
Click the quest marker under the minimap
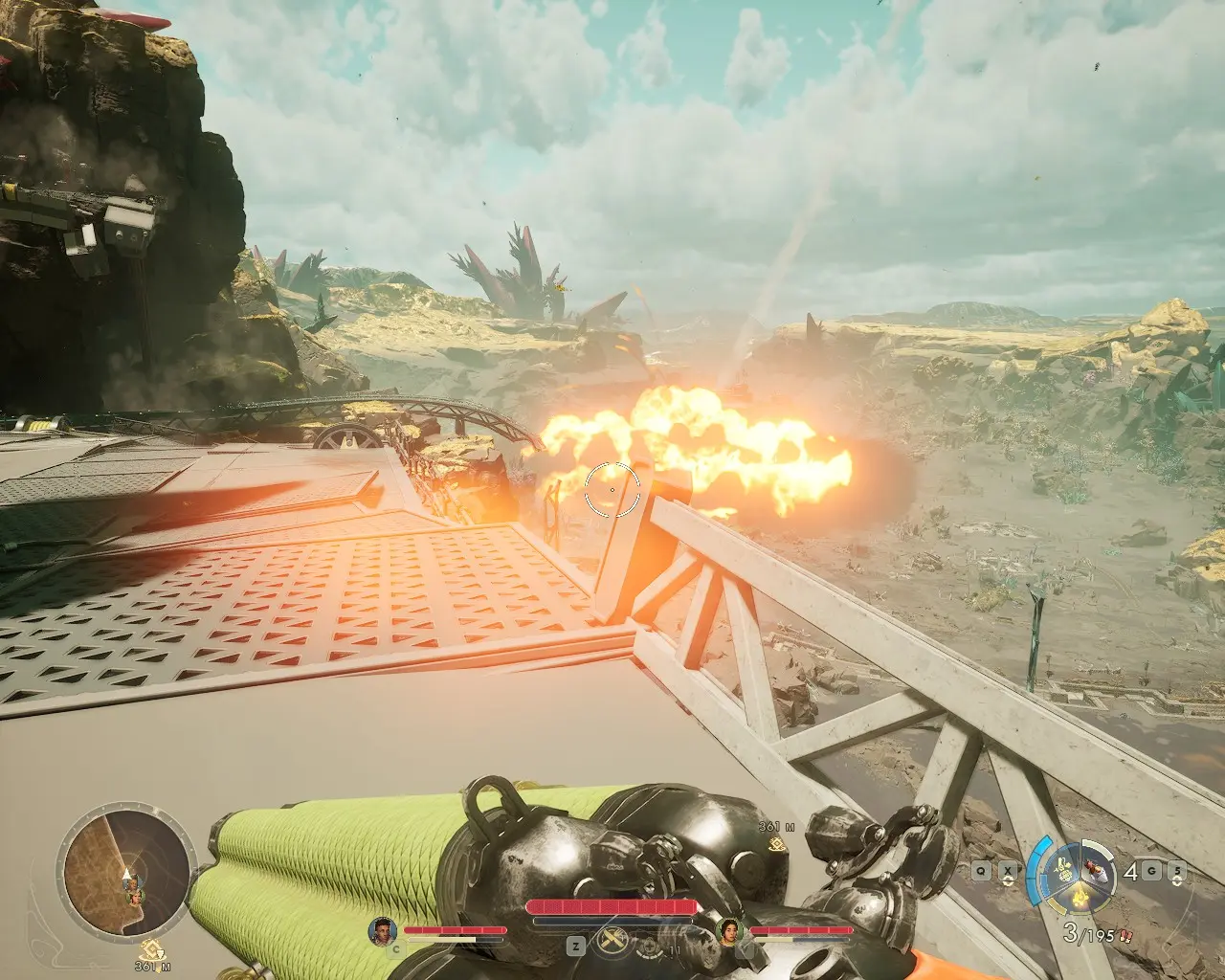coord(148,949)
